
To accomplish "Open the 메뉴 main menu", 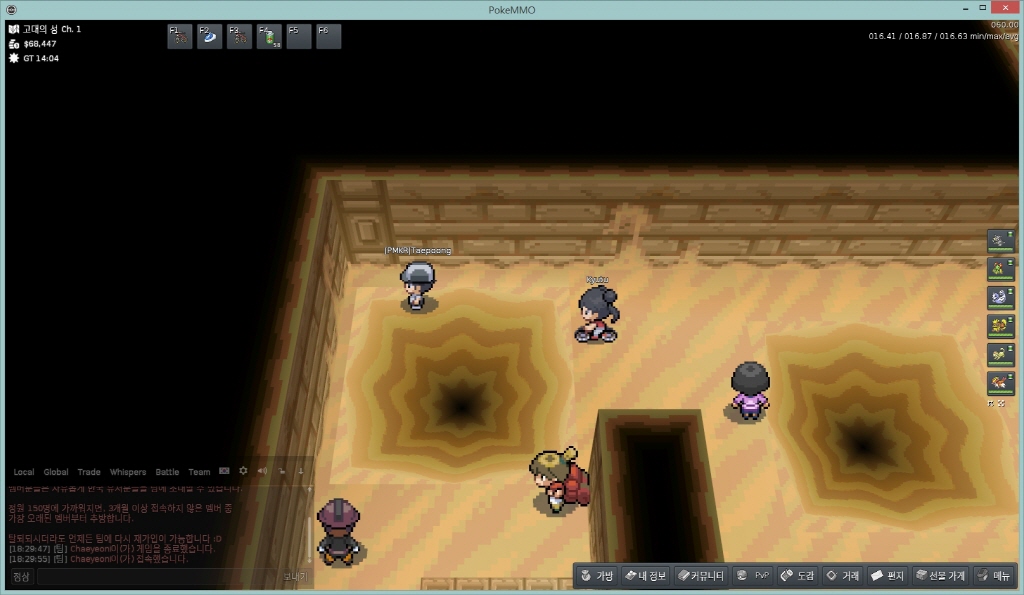I will 994,576.
